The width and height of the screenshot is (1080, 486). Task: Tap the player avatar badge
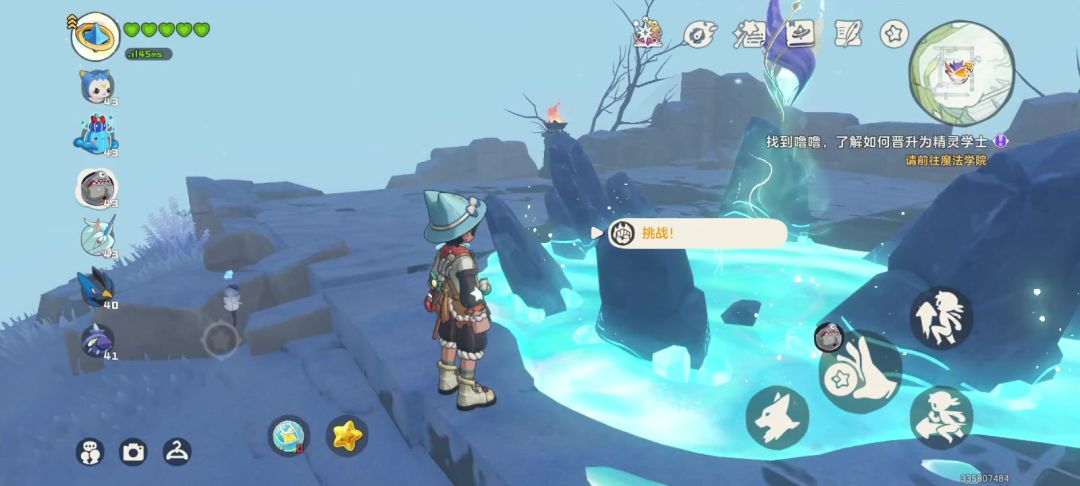(96, 37)
